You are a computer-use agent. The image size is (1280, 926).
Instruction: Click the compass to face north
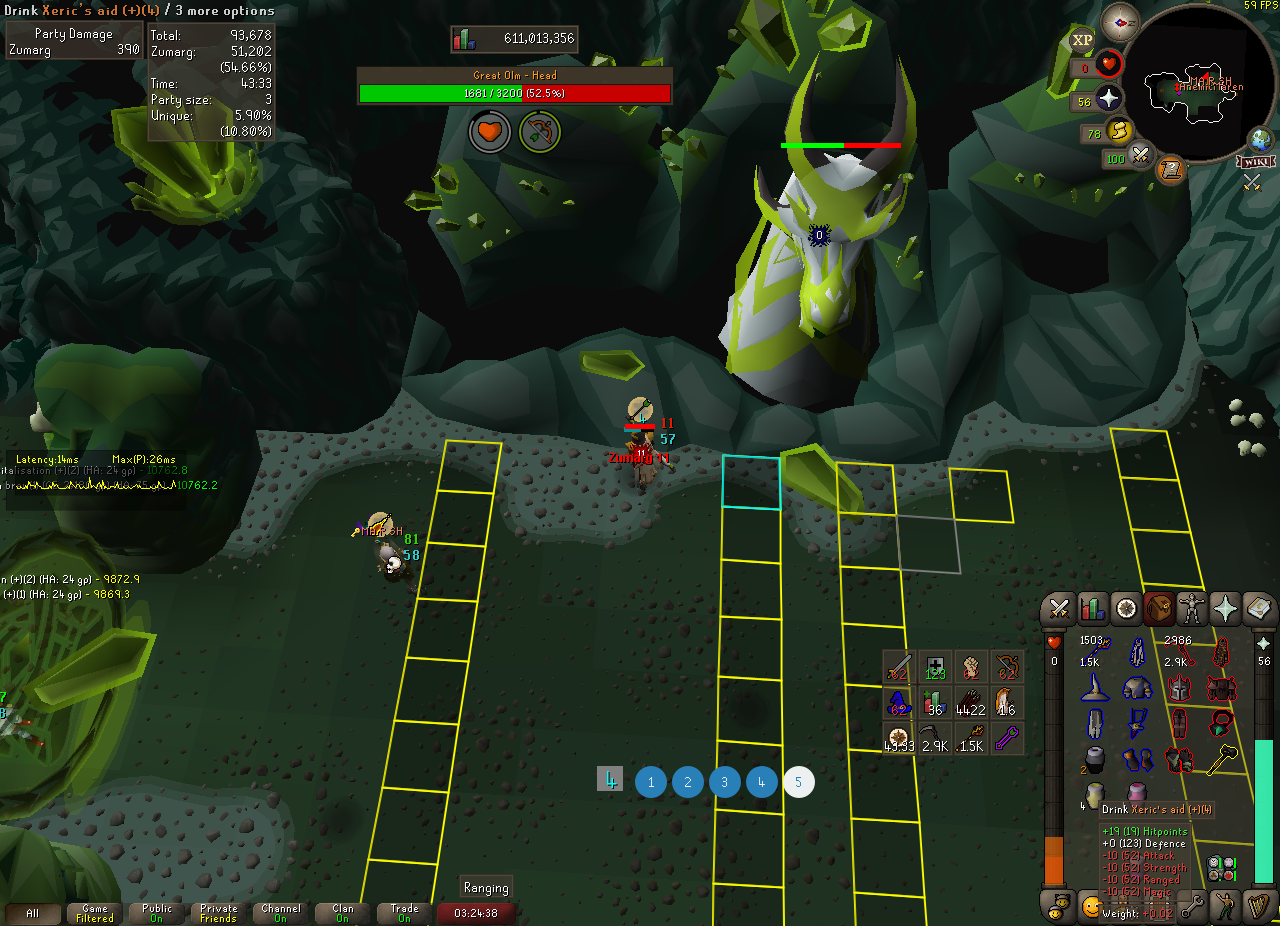click(x=1119, y=22)
